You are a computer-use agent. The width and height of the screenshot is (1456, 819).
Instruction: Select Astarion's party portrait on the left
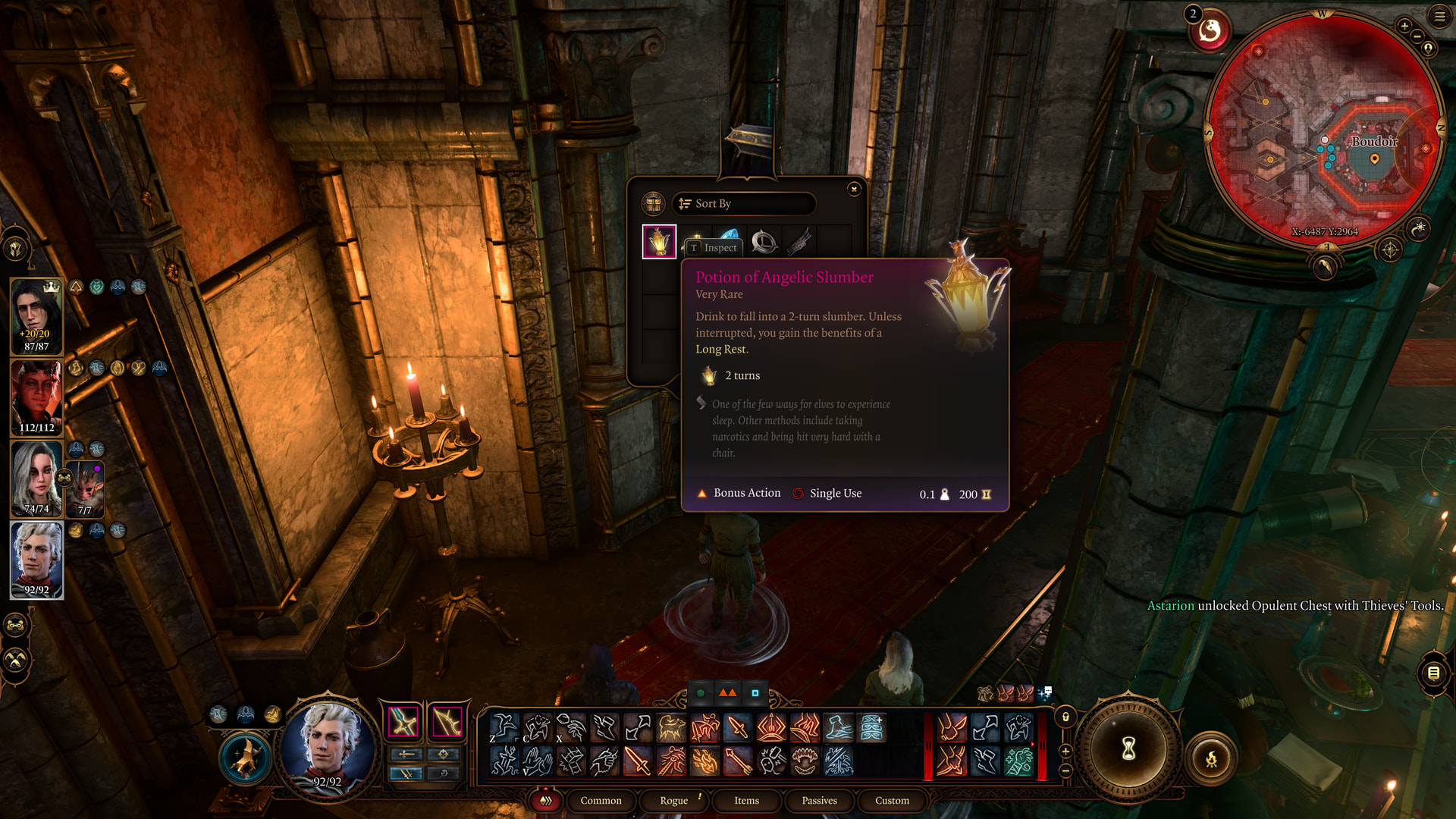(36, 560)
